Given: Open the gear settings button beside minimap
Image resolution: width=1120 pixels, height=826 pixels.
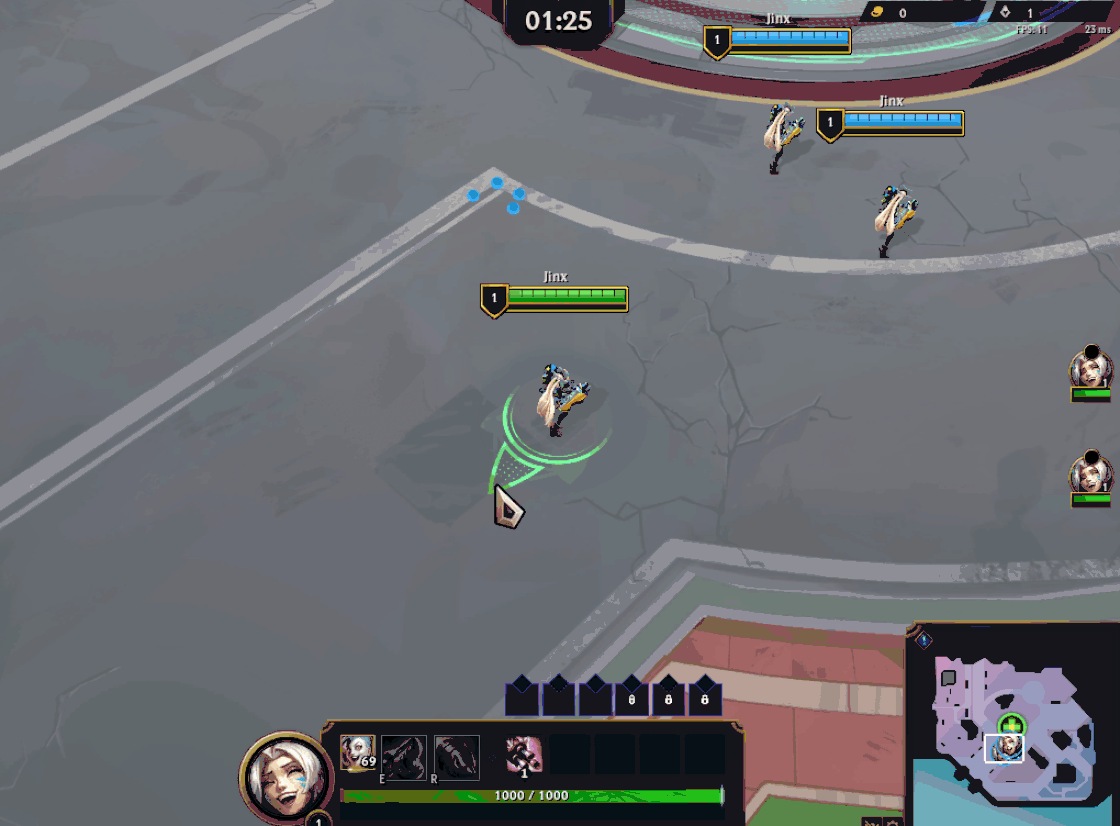Looking at the screenshot, I should click(894, 822).
